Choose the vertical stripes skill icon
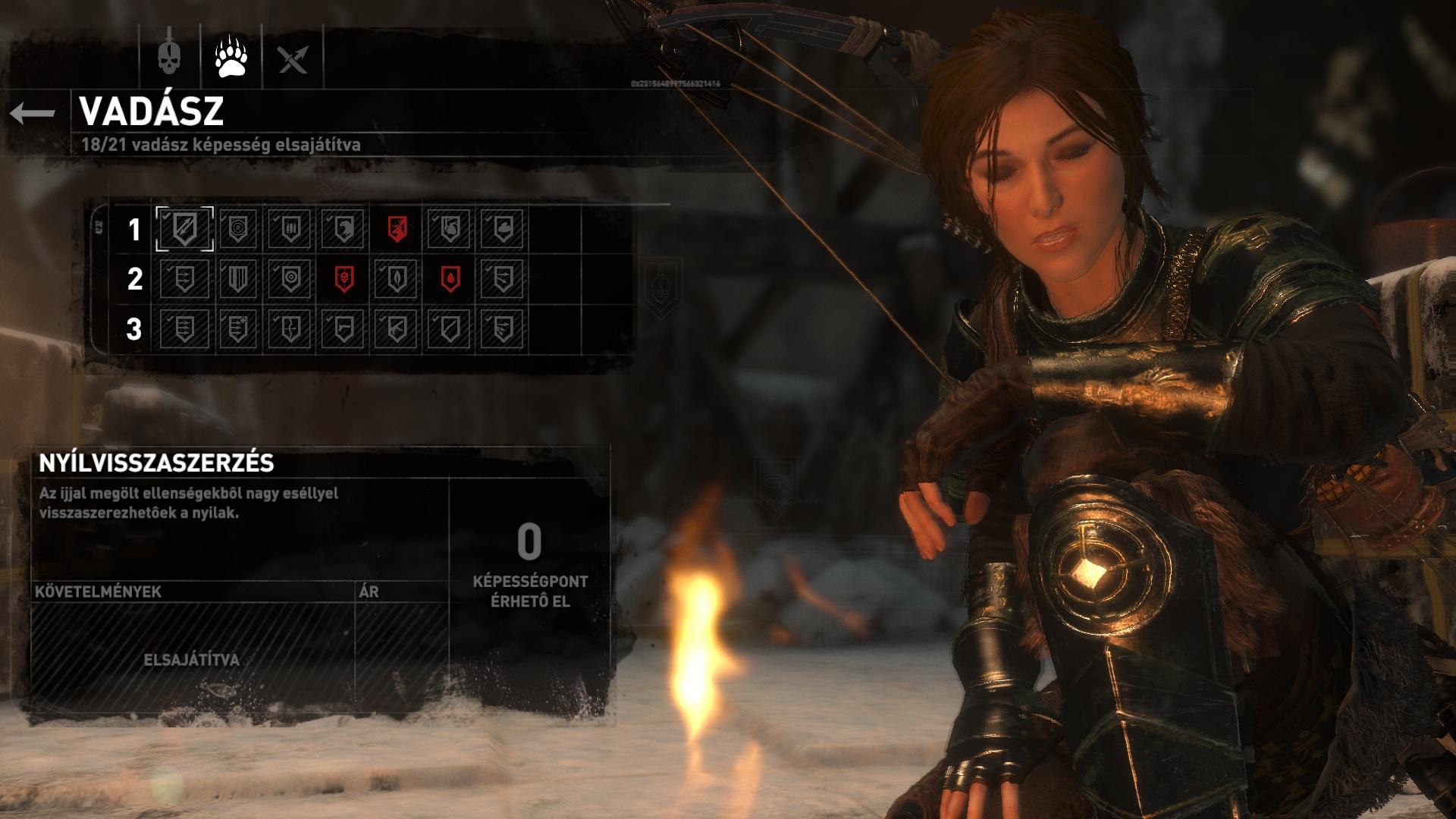1456x819 pixels. (x=237, y=279)
